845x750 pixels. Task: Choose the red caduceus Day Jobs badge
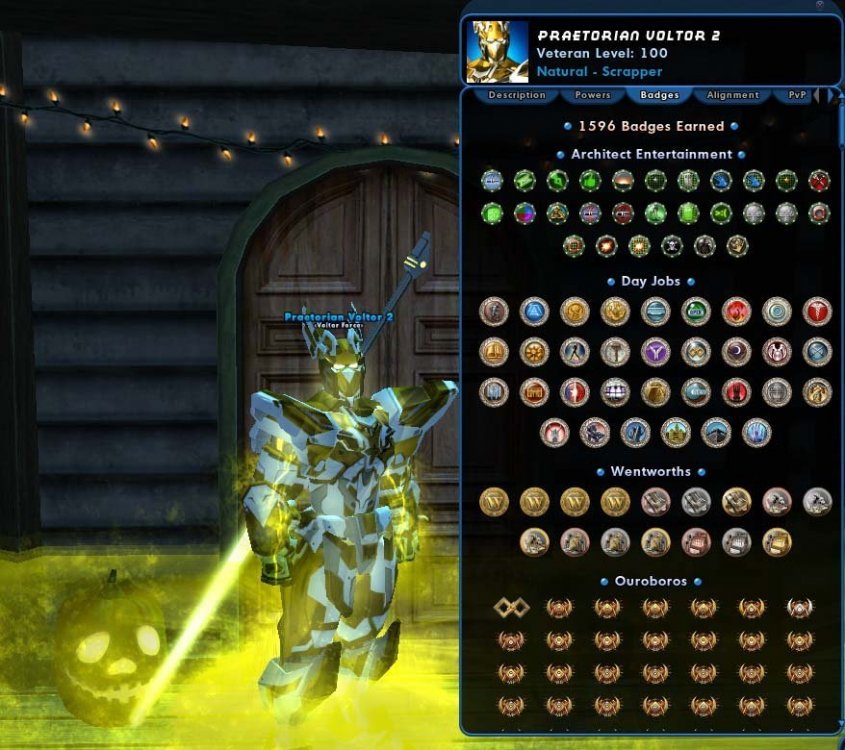click(817, 311)
